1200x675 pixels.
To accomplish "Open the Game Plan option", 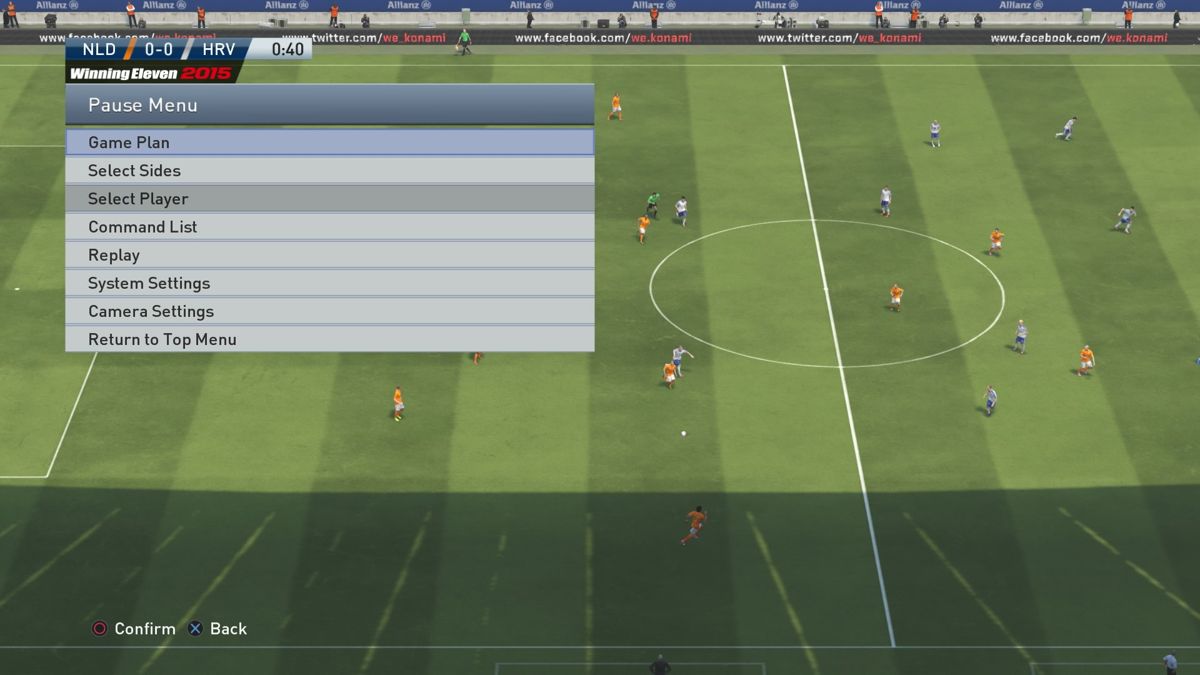I will 329,143.
